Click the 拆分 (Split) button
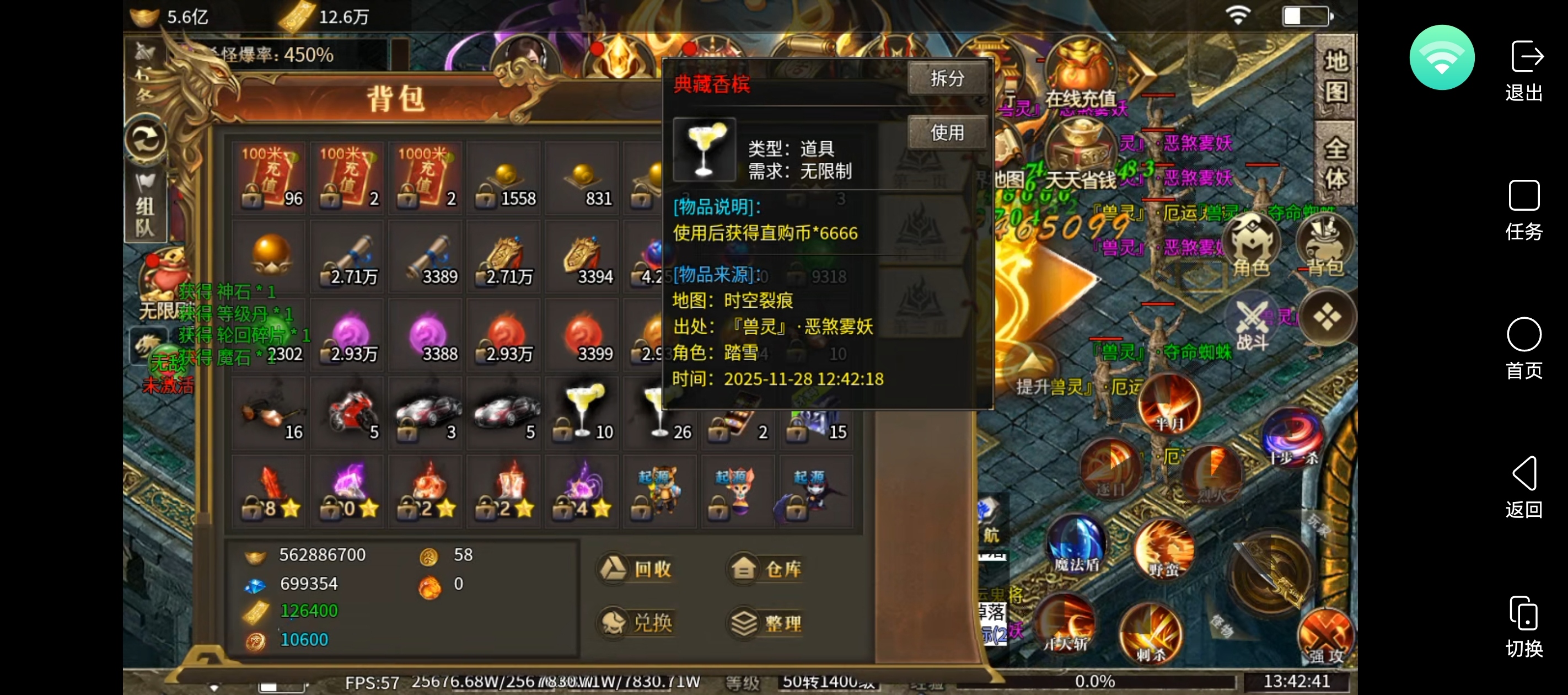Viewport: 1568px width, 695px height. [x=947, y=78]
